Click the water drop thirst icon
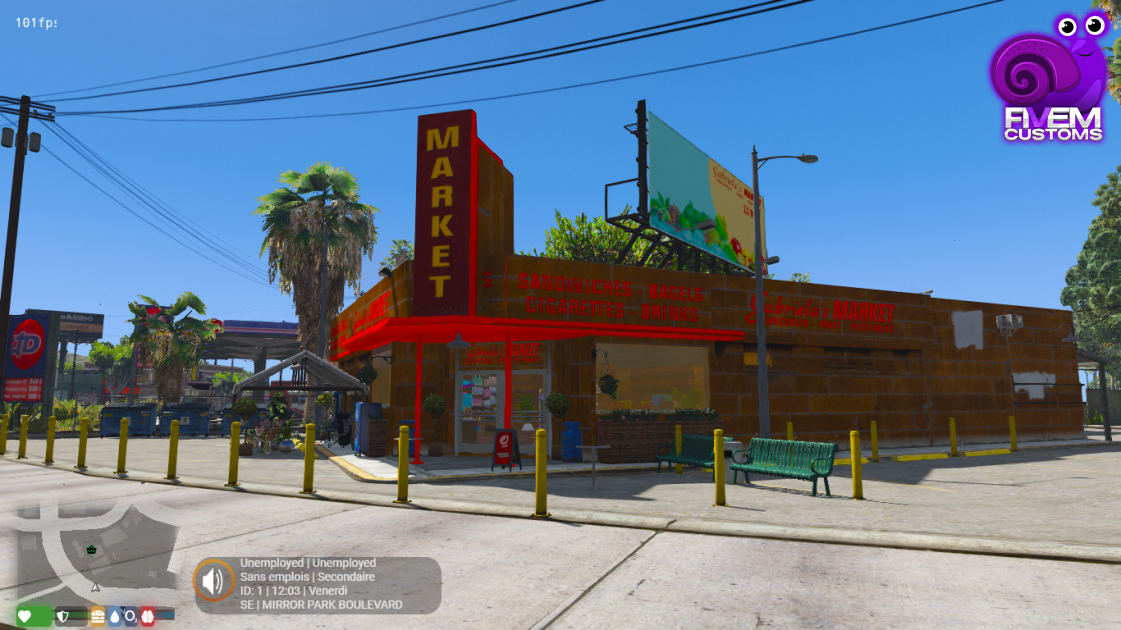Screen dimensions: 1121x630 click(x=114, y=616)
